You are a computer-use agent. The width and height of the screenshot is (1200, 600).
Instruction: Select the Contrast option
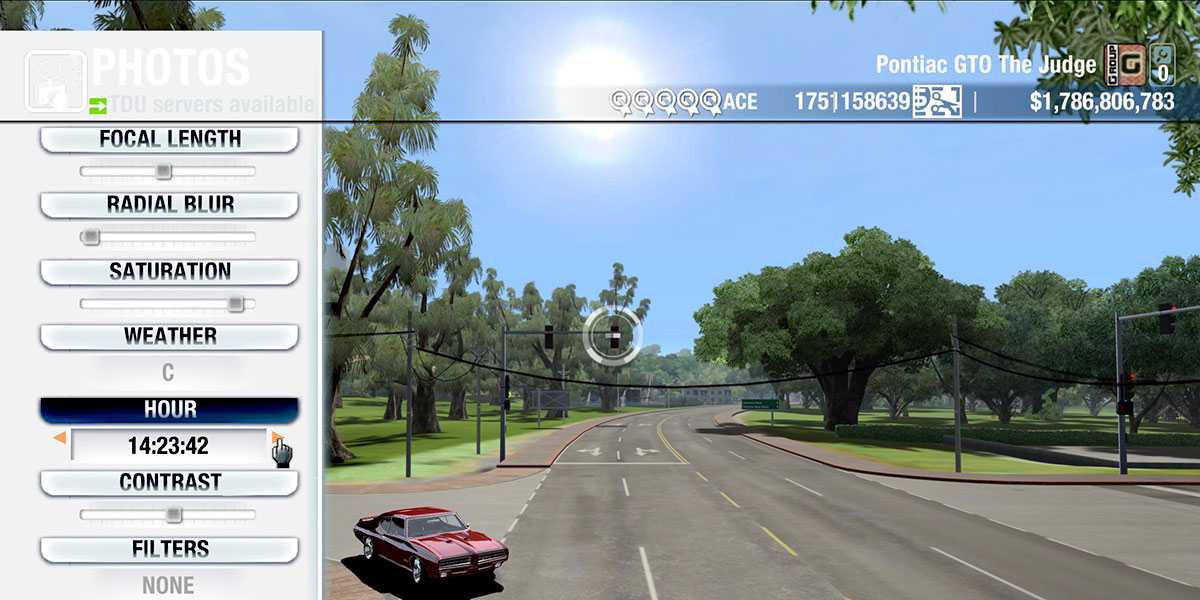click(x=169, y=482)
